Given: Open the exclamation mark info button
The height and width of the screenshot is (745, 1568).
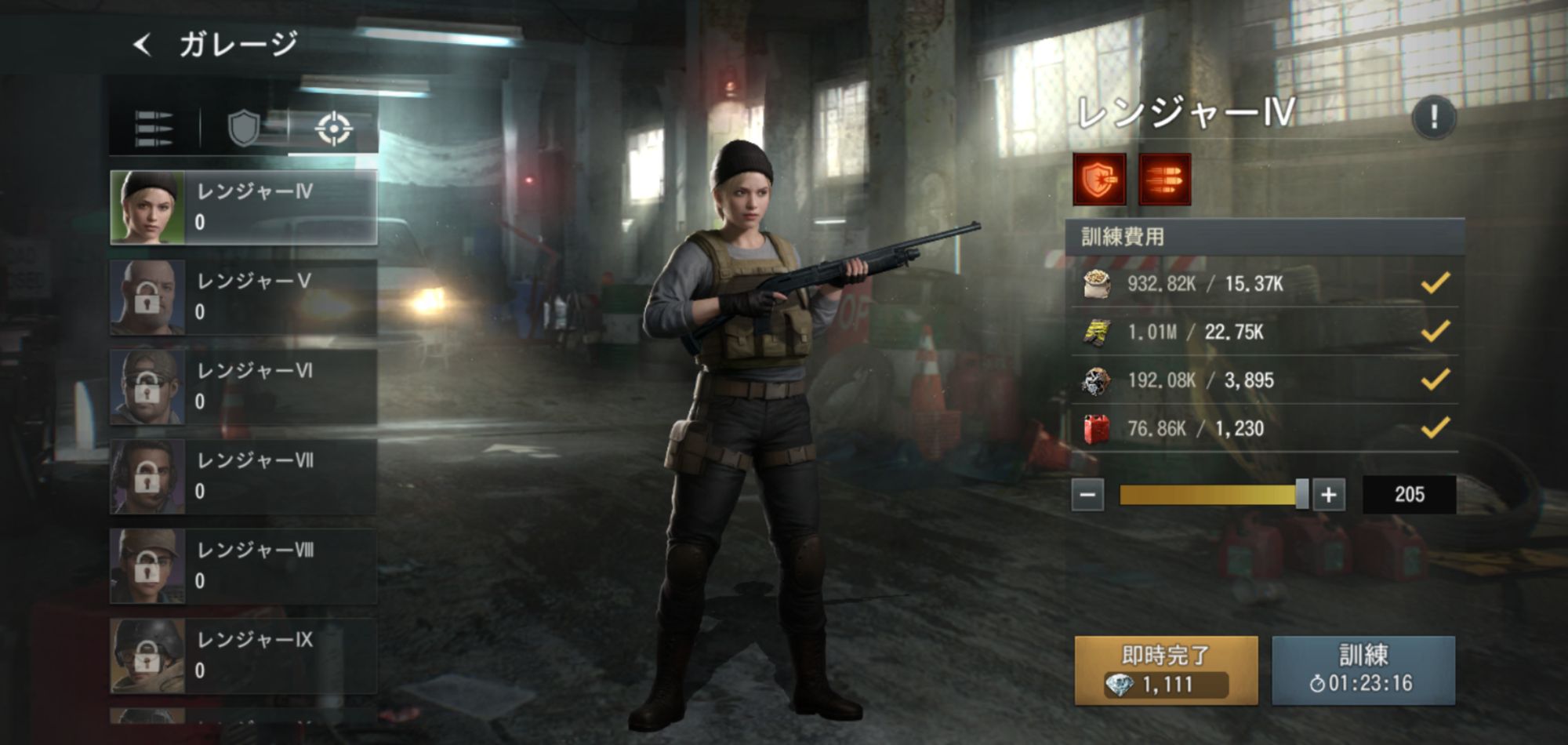Looking at the screenshot, I should point(1433,118).
